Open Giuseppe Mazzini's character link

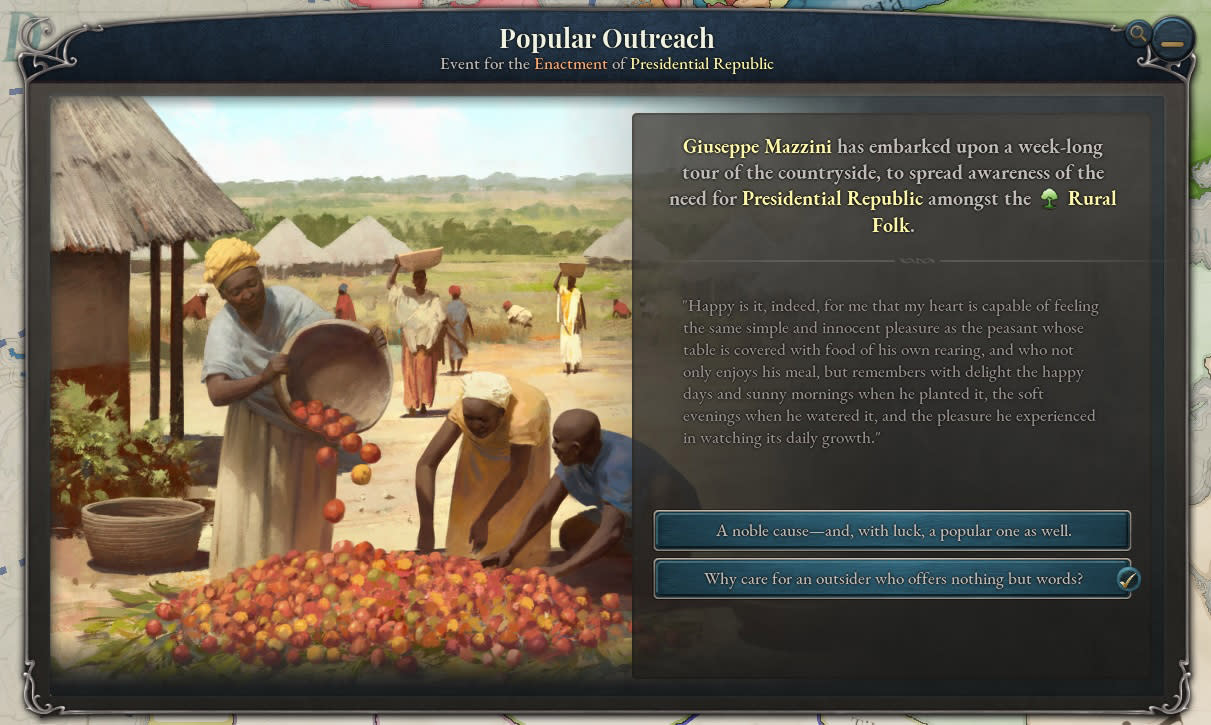[x=757, y=147]
